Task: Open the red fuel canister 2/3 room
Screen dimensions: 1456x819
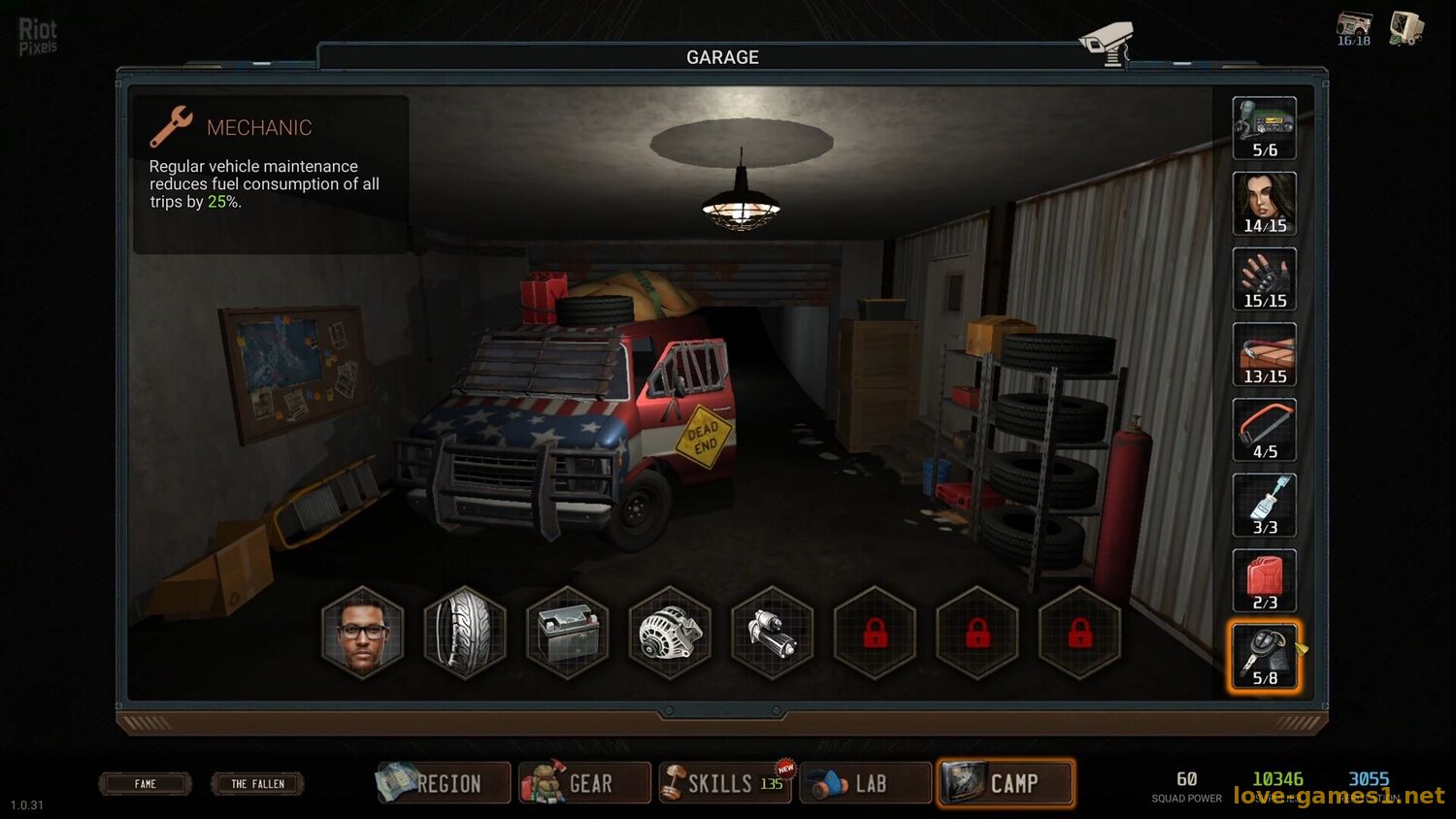Action: coord(1264,581)
